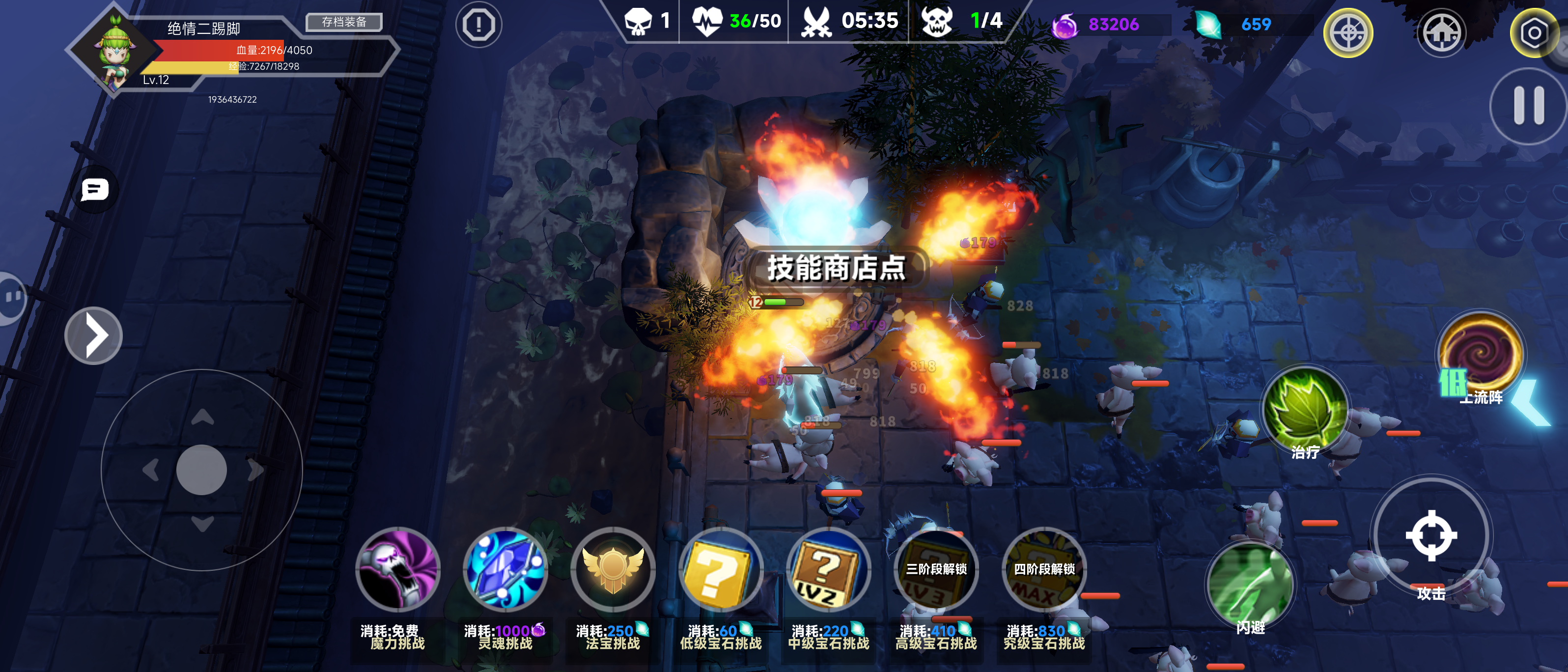Expand the left side arrow panel

point(94,335)
